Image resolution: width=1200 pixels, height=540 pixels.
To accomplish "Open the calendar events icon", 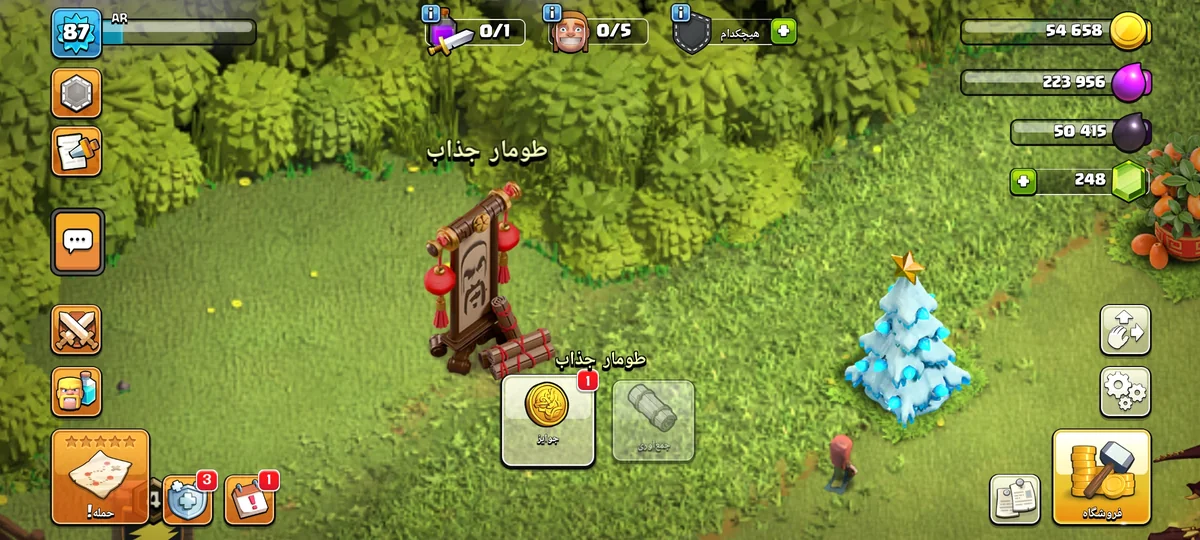I will point(249,499).
